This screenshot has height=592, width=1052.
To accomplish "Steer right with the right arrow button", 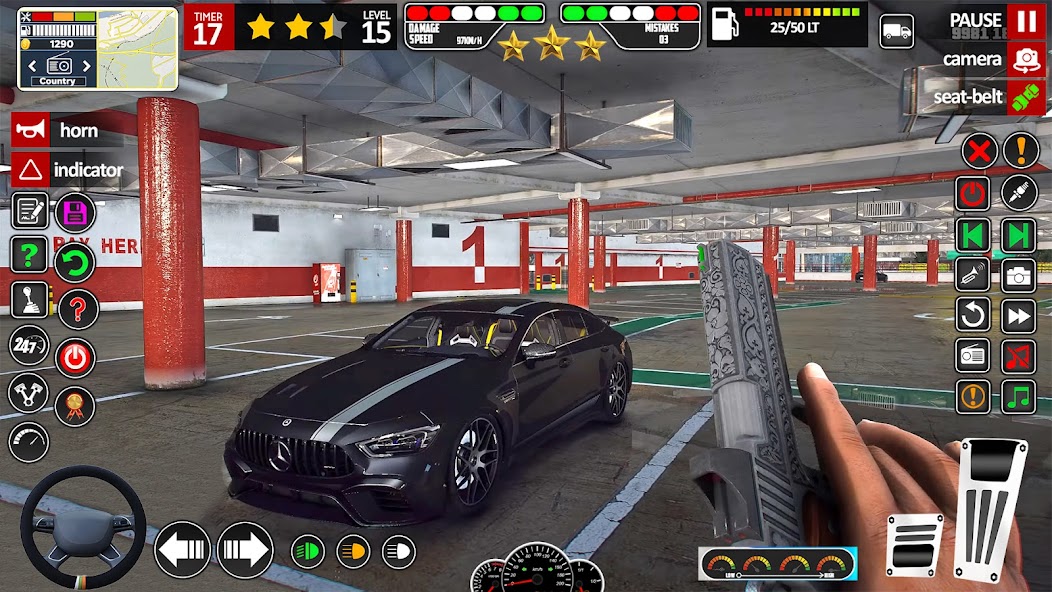I will point(245,549).
